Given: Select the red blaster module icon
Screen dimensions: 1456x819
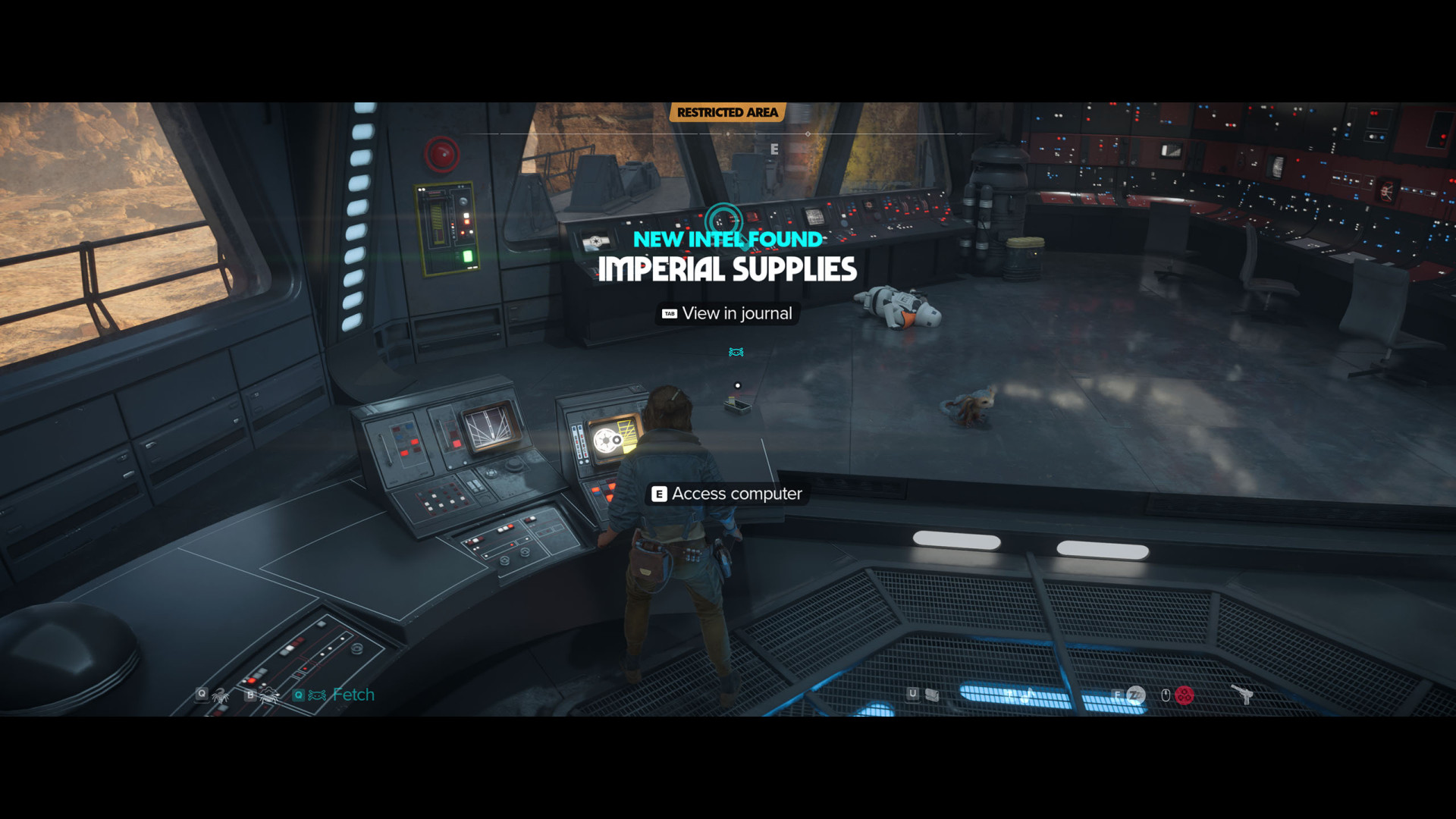Looking at the screenshot, I should pos(1185,695).
